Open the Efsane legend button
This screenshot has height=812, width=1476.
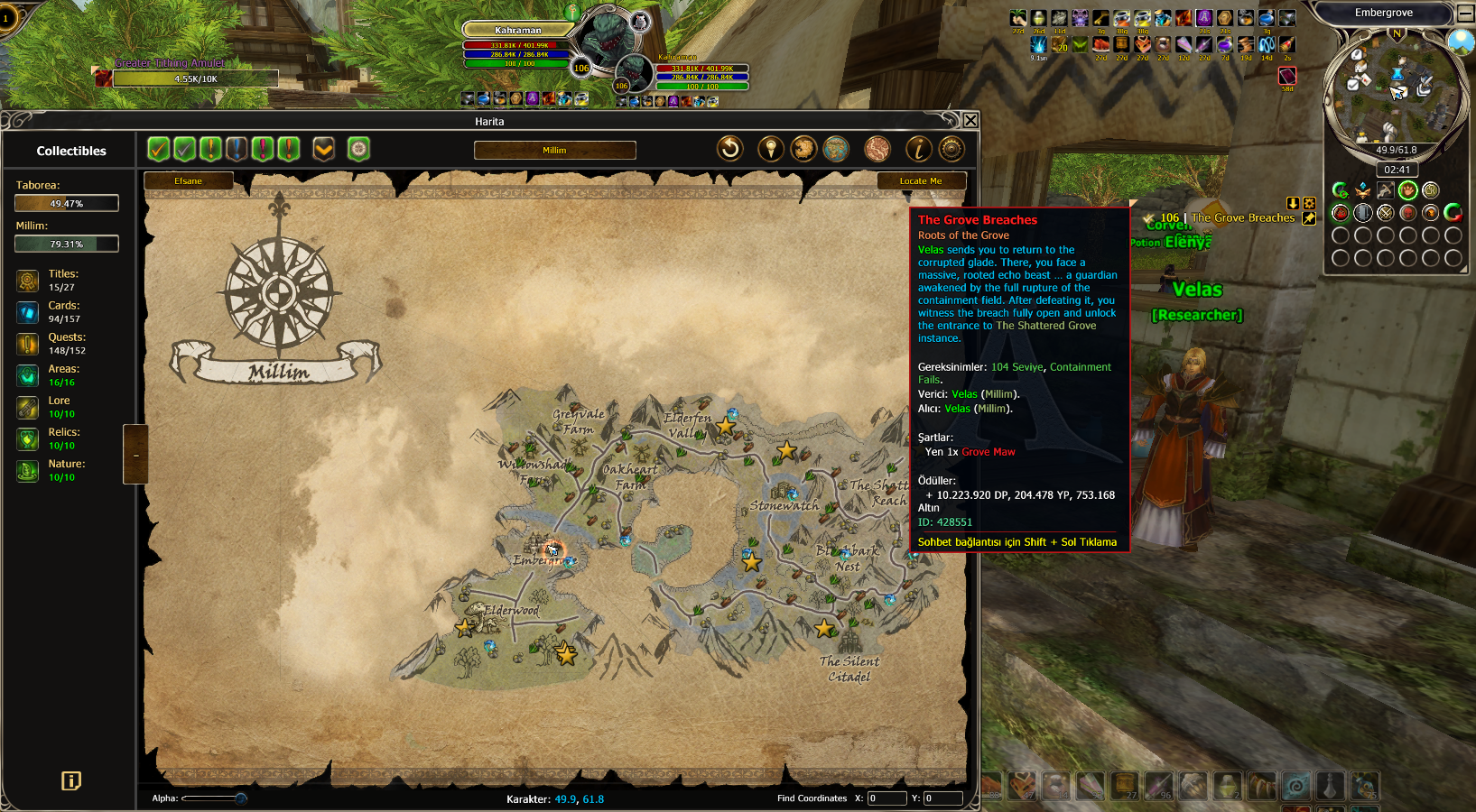click(189, 181)
